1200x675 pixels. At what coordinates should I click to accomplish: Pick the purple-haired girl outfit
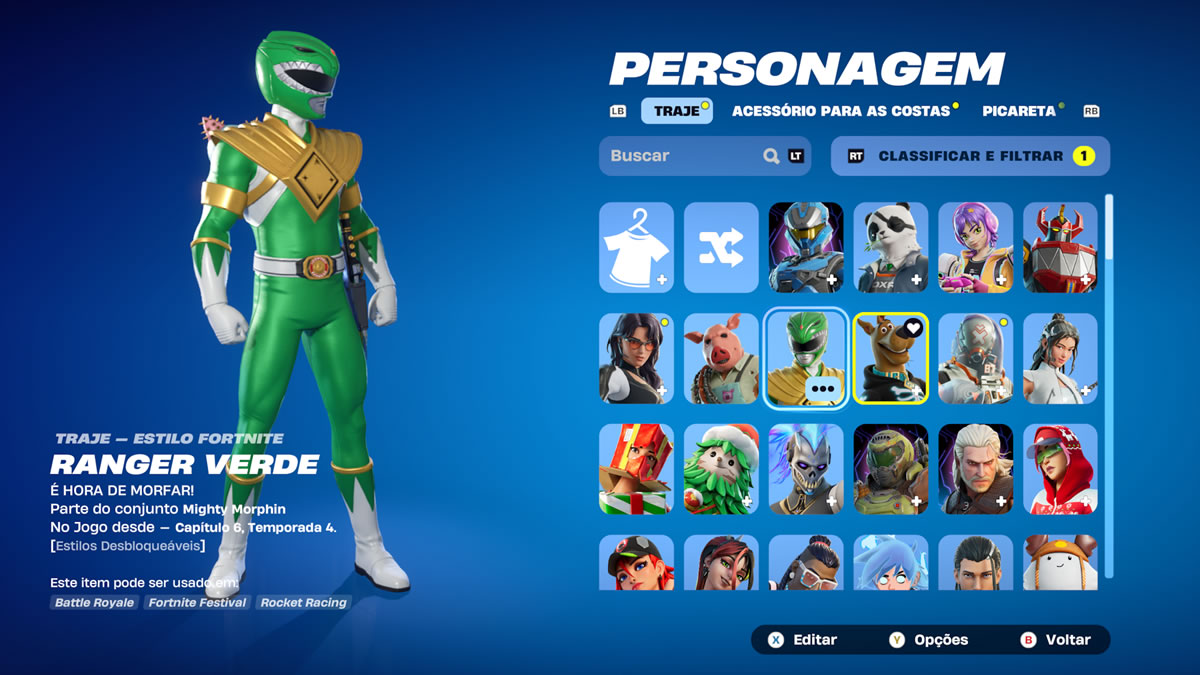pos(976,247)
